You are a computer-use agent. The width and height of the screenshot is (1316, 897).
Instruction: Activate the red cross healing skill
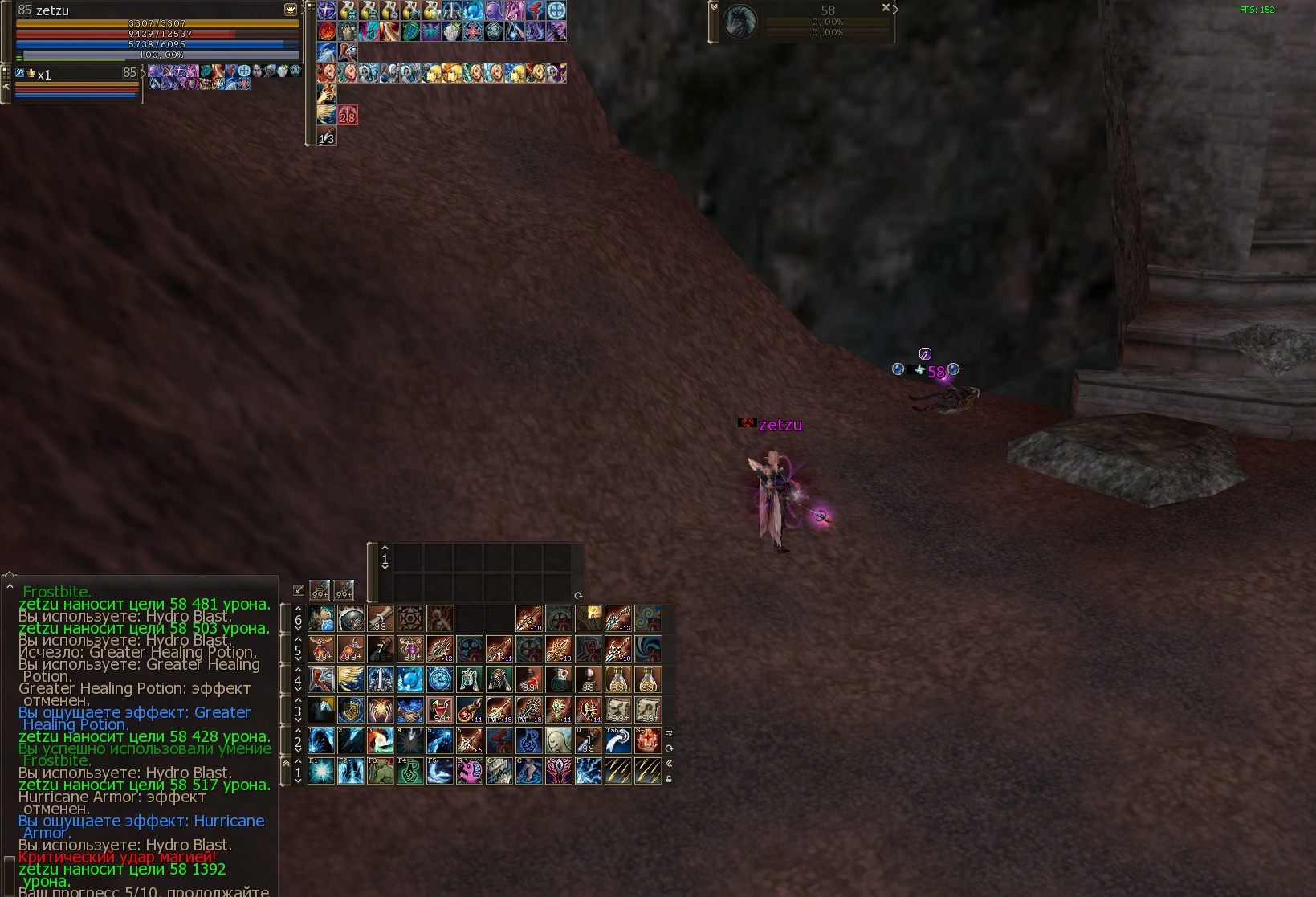[x=647, y=740]
